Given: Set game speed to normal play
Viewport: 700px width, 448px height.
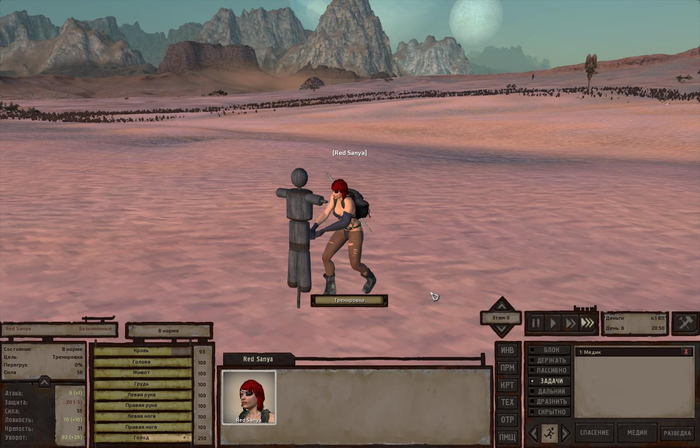Looking at the screenshot, I should pos(553,323).
